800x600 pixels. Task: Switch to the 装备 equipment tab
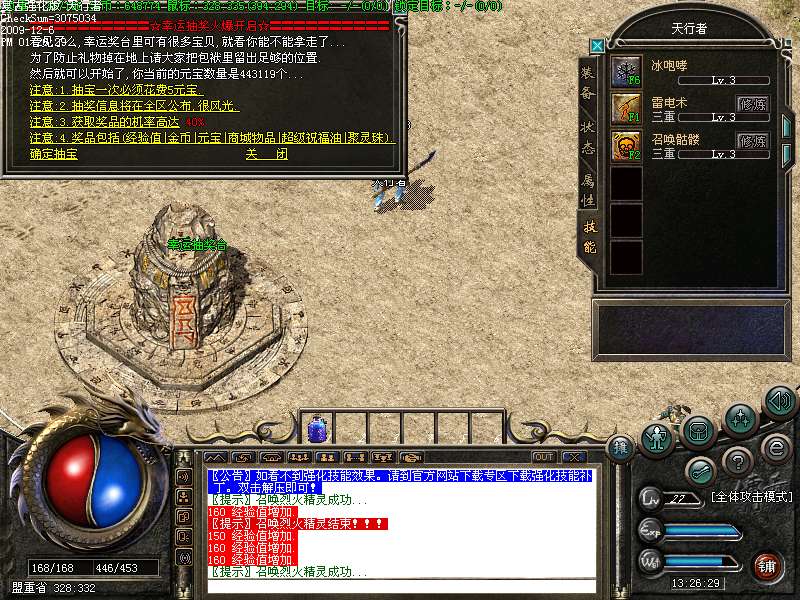[588, 83]
